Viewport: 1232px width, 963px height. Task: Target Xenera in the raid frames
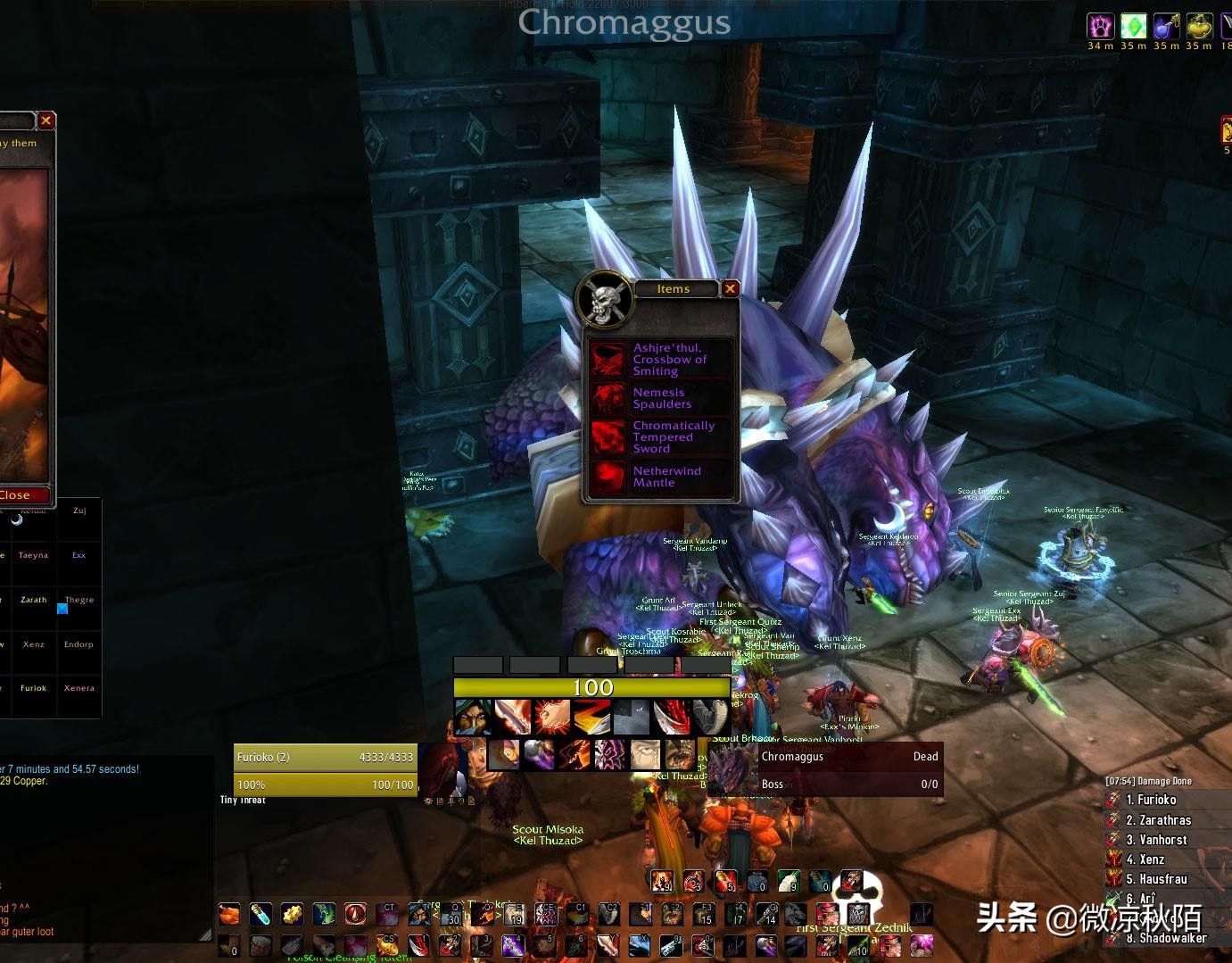pyautogui.click(x=79, y=688)
